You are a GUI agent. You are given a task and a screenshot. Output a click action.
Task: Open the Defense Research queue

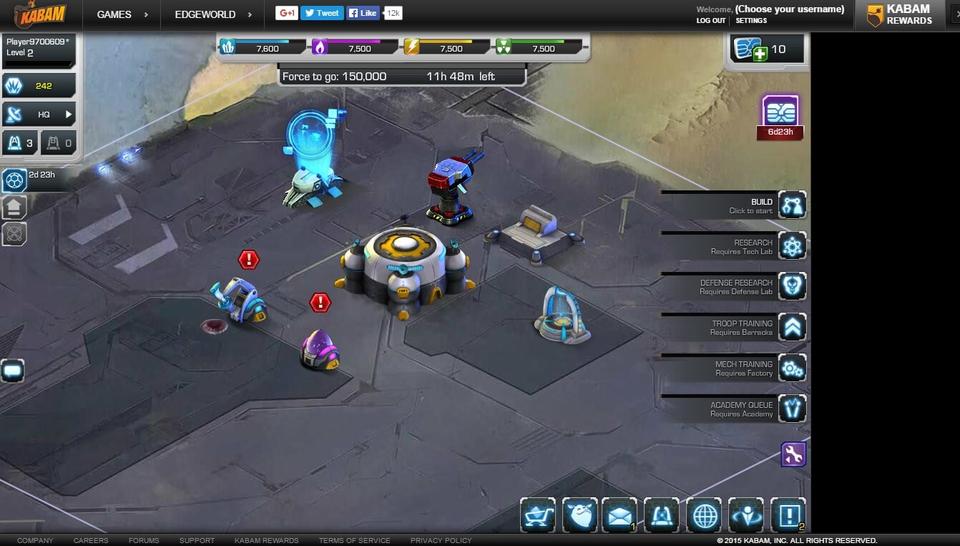coord(792,287)
